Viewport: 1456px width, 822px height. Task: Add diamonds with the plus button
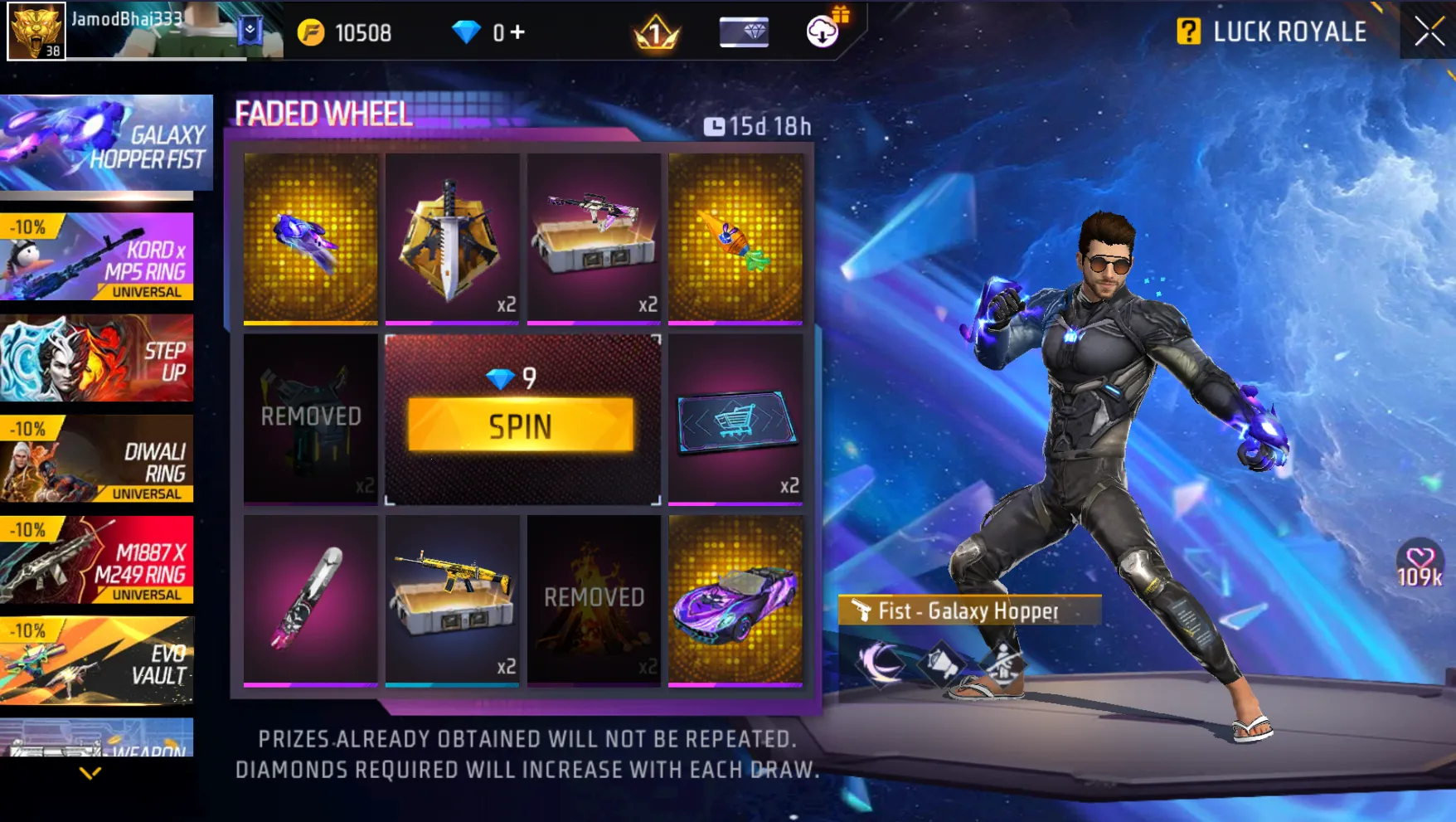coord(518,32)
